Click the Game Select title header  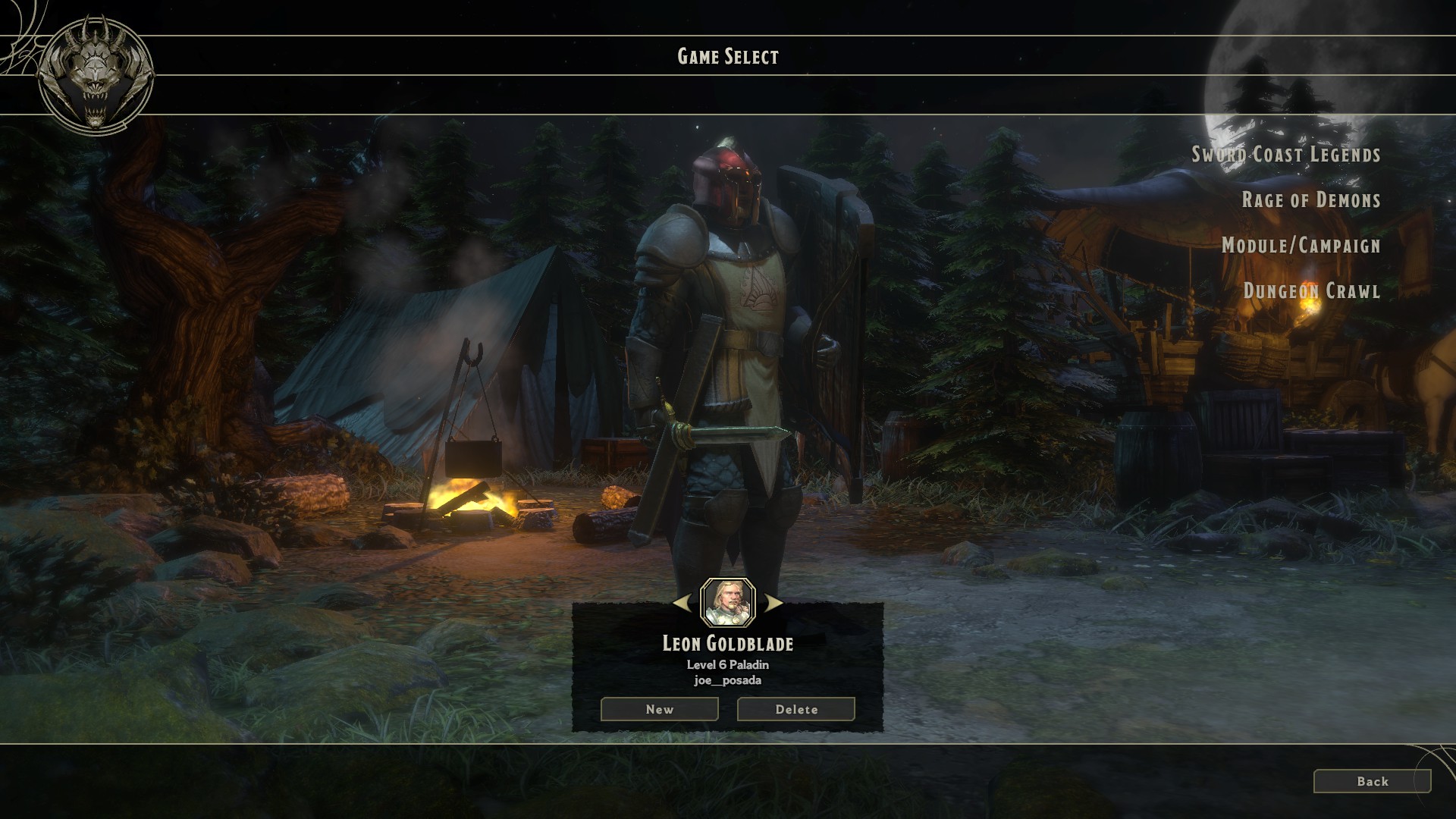coord(727,55)
